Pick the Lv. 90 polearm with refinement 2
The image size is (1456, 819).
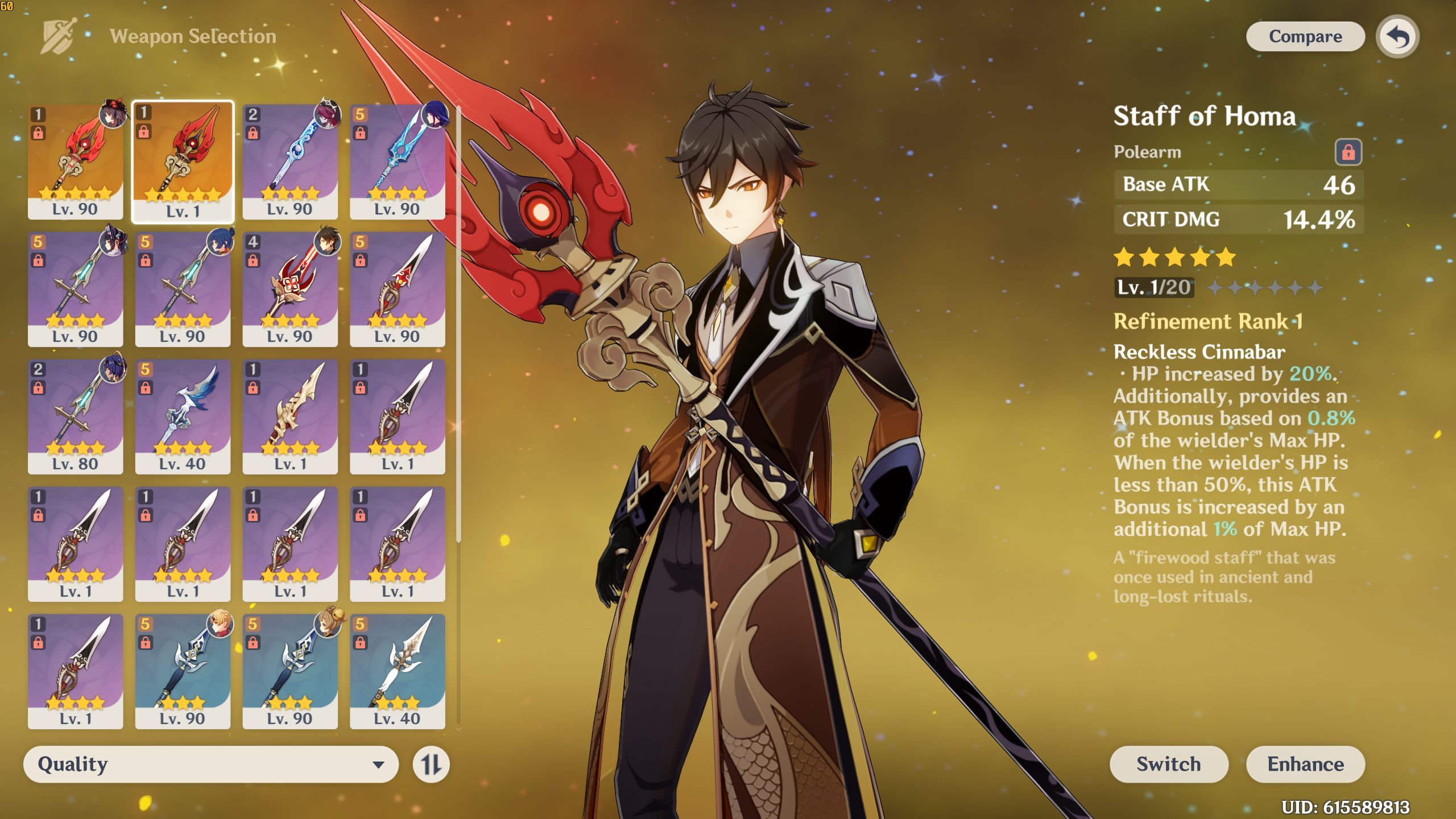tap(289, 161)
